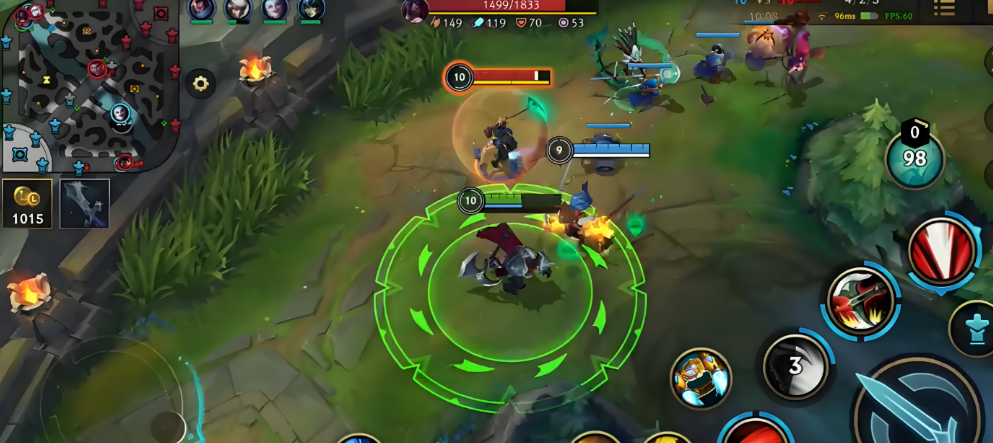
Task: Open the scoreboard menu icon in top-right corner
Action: [x=943, y=9]
